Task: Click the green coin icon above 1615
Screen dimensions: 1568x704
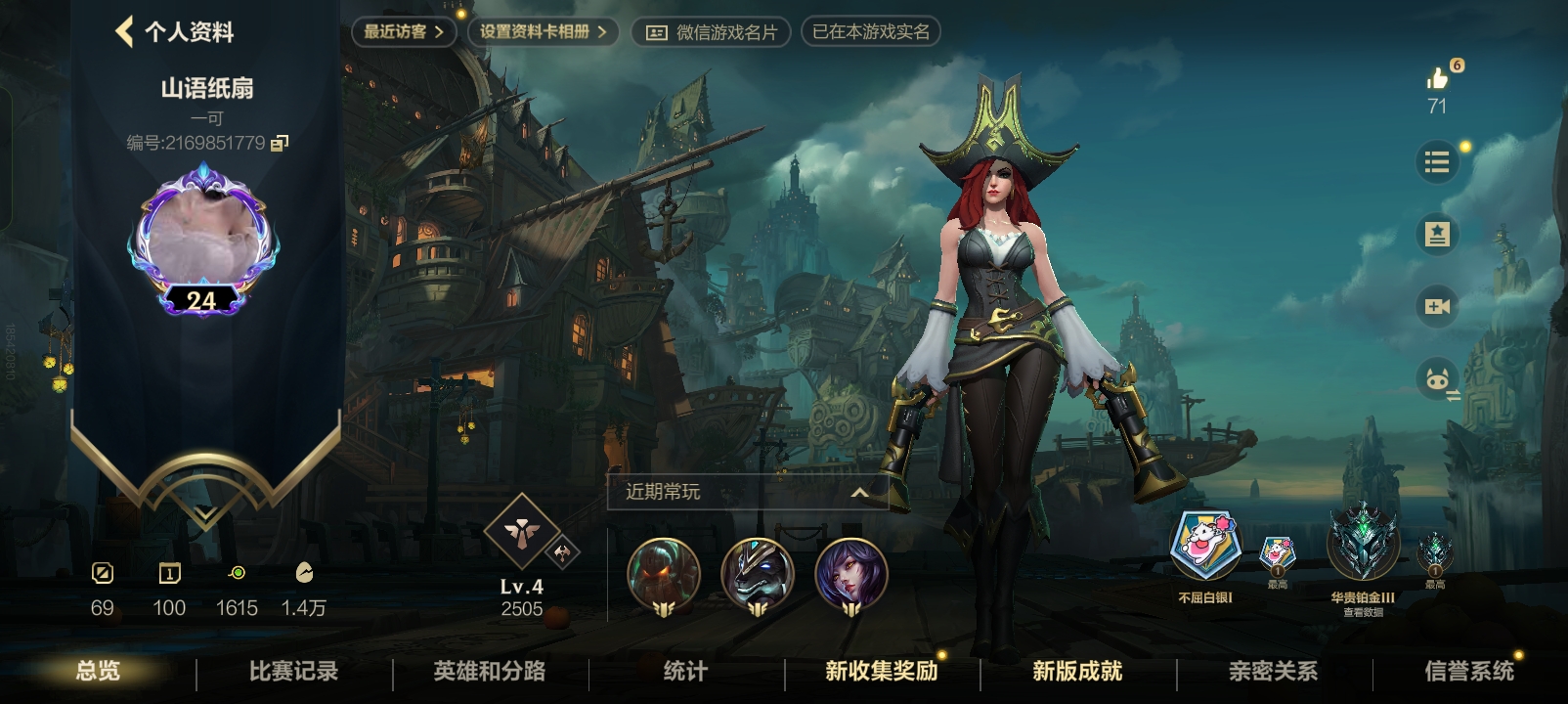Action: point(237,572)
